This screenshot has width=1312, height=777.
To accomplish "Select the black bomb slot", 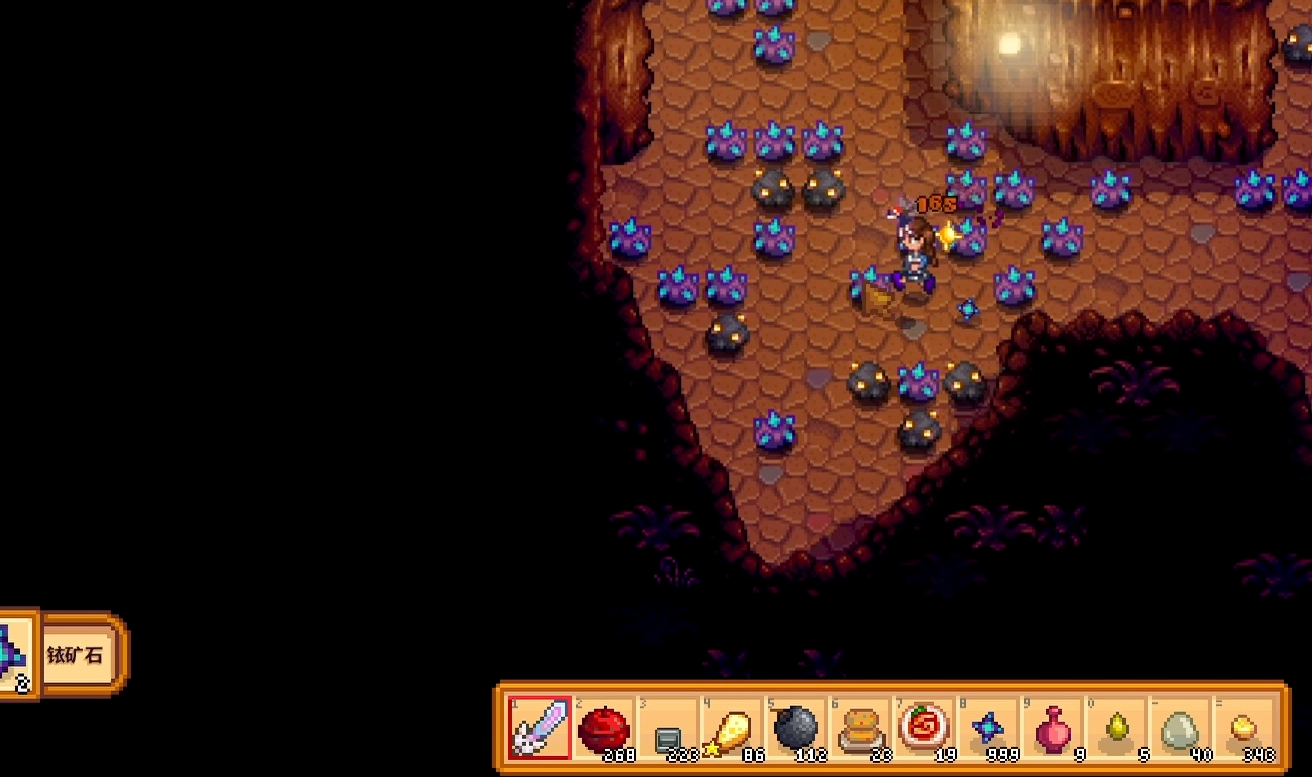I will pyautogui.click(x=795, y=728).
